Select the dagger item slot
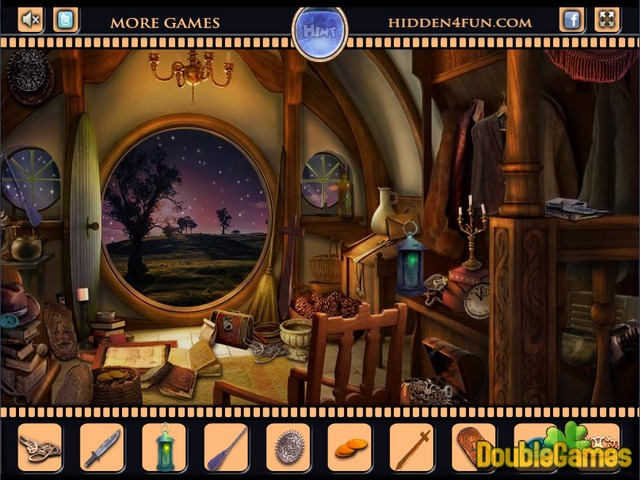This screenshot has width=640, height=480. 101,446
